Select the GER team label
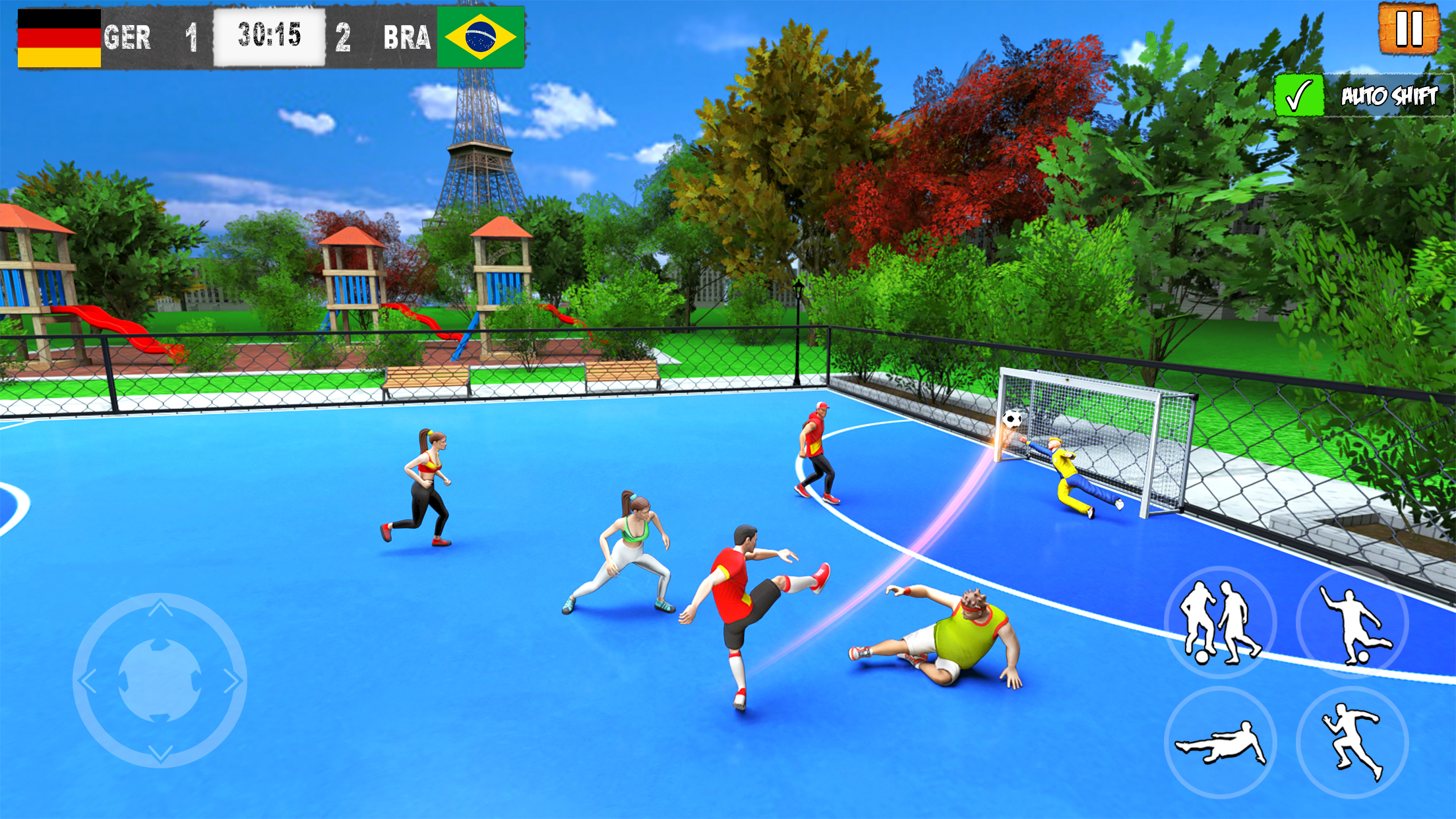The width and height of the screenshot is (1456, 819). [128, 36]
